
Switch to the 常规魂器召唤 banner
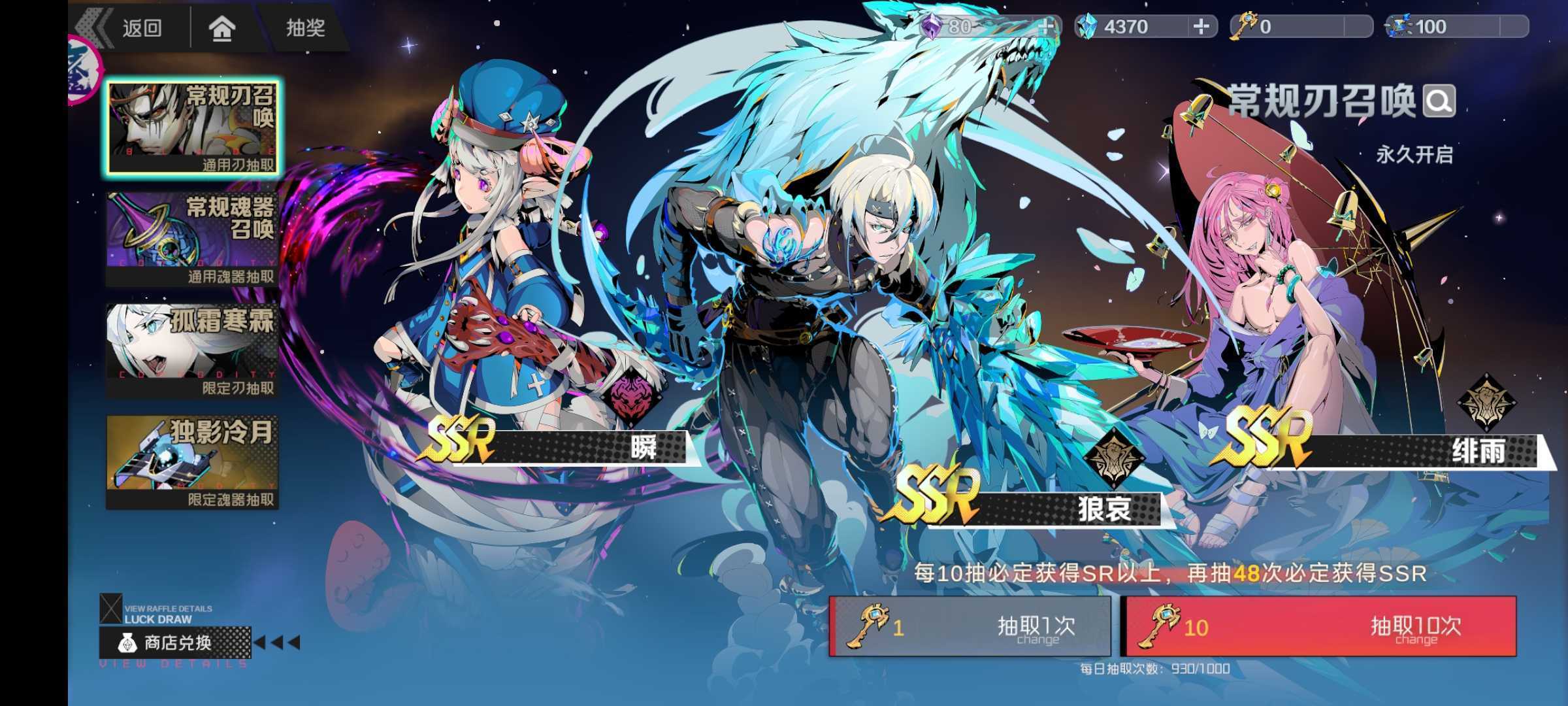193,239
